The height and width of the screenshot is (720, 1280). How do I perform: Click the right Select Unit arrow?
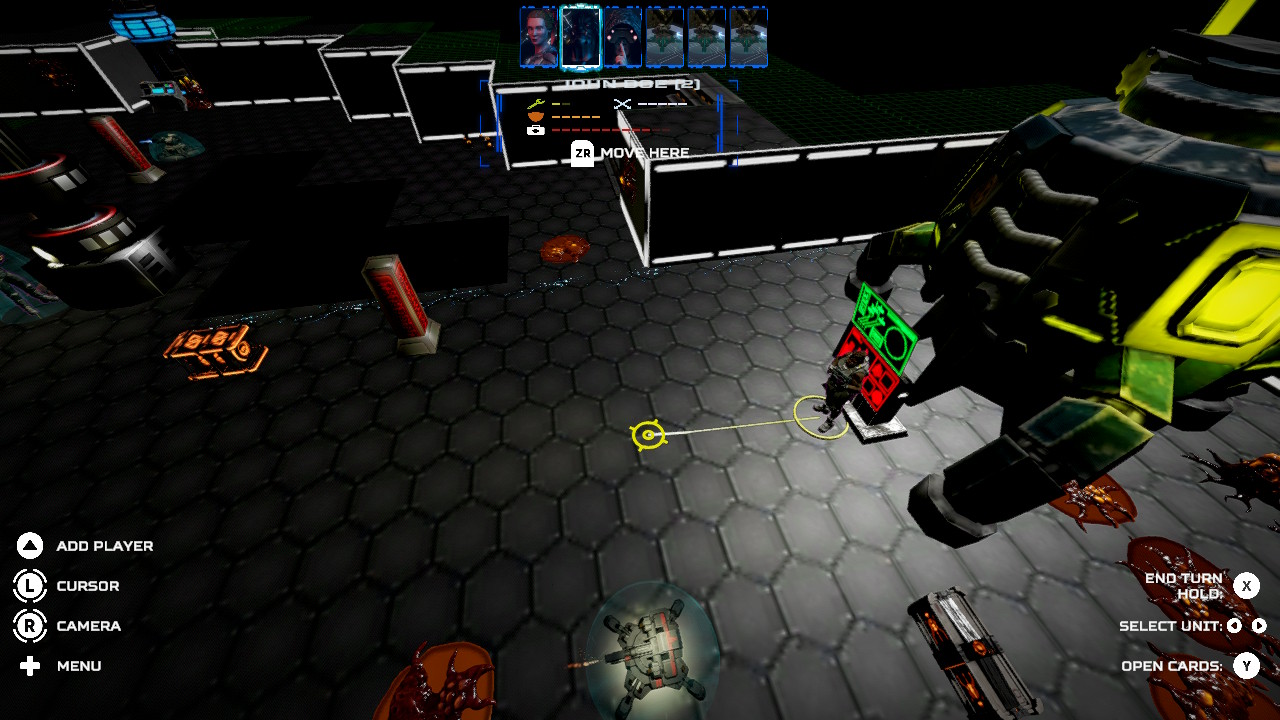[x=1259, y=626]
